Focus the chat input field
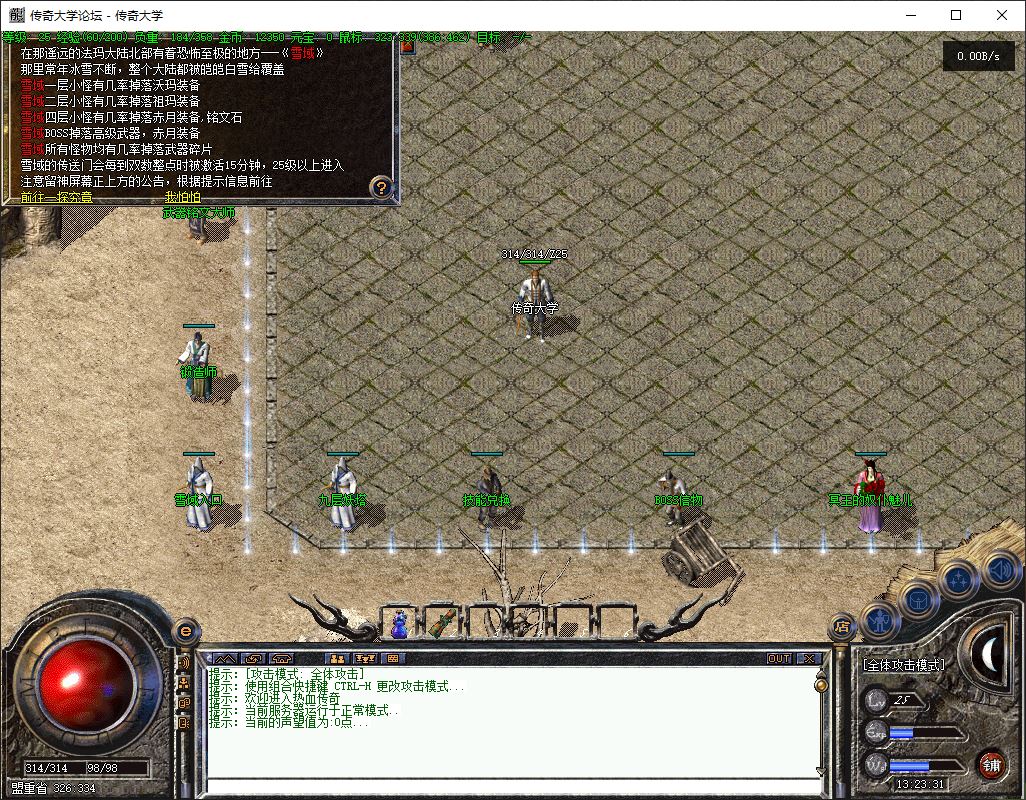Viewport: 1026px width, 800px height. point(510,786)
